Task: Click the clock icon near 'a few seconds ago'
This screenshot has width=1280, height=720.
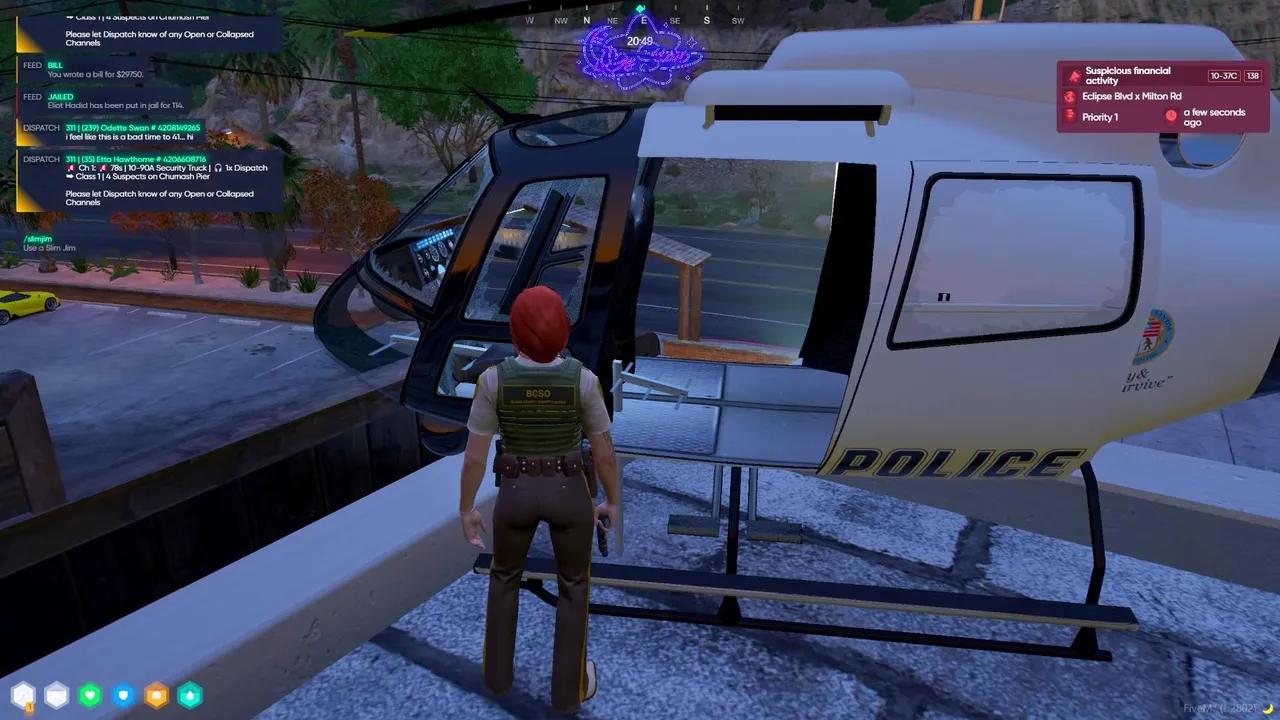Action: click(x=1171, y=116)
